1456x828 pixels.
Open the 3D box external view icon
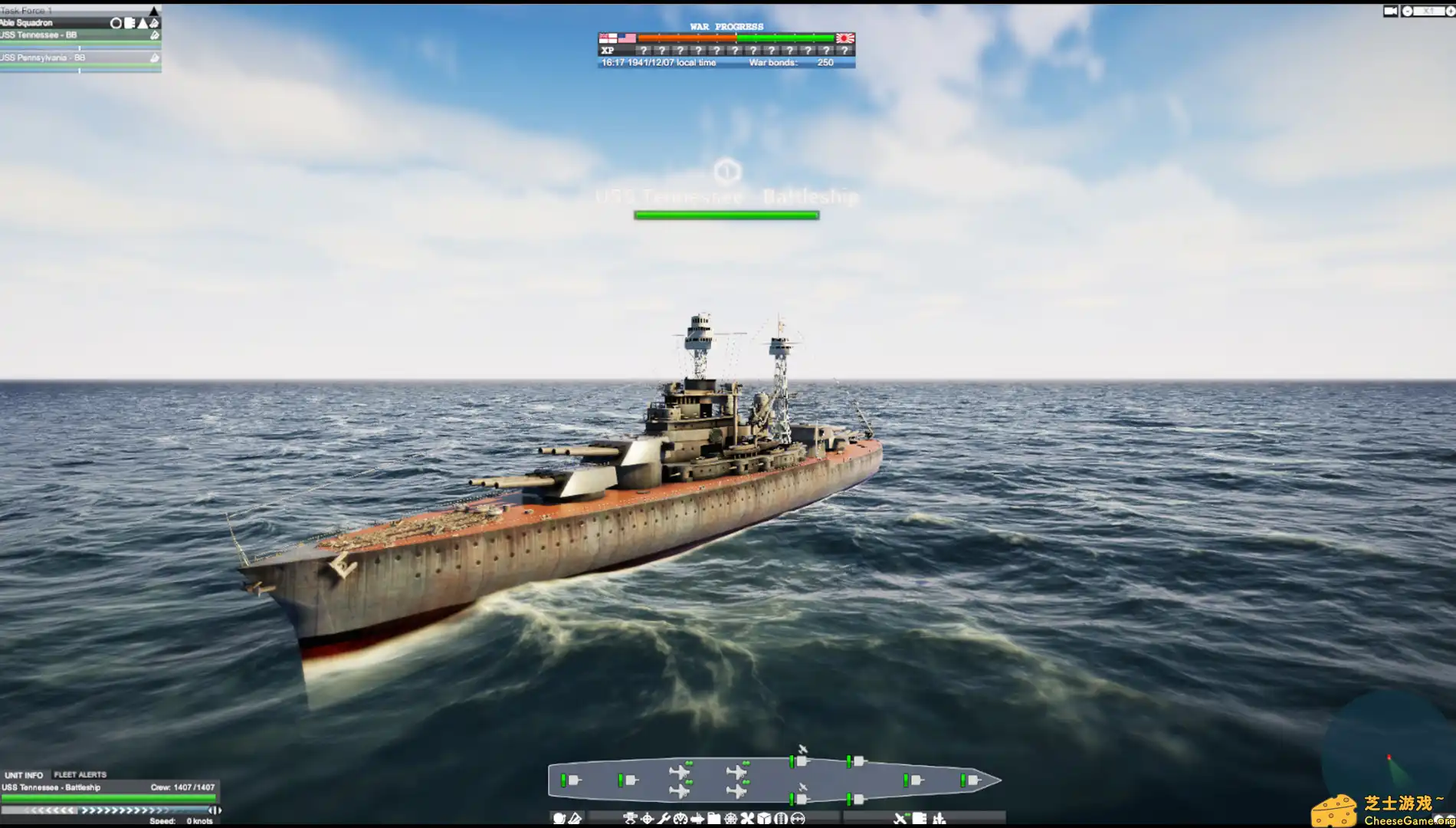[x=763, y=819]
